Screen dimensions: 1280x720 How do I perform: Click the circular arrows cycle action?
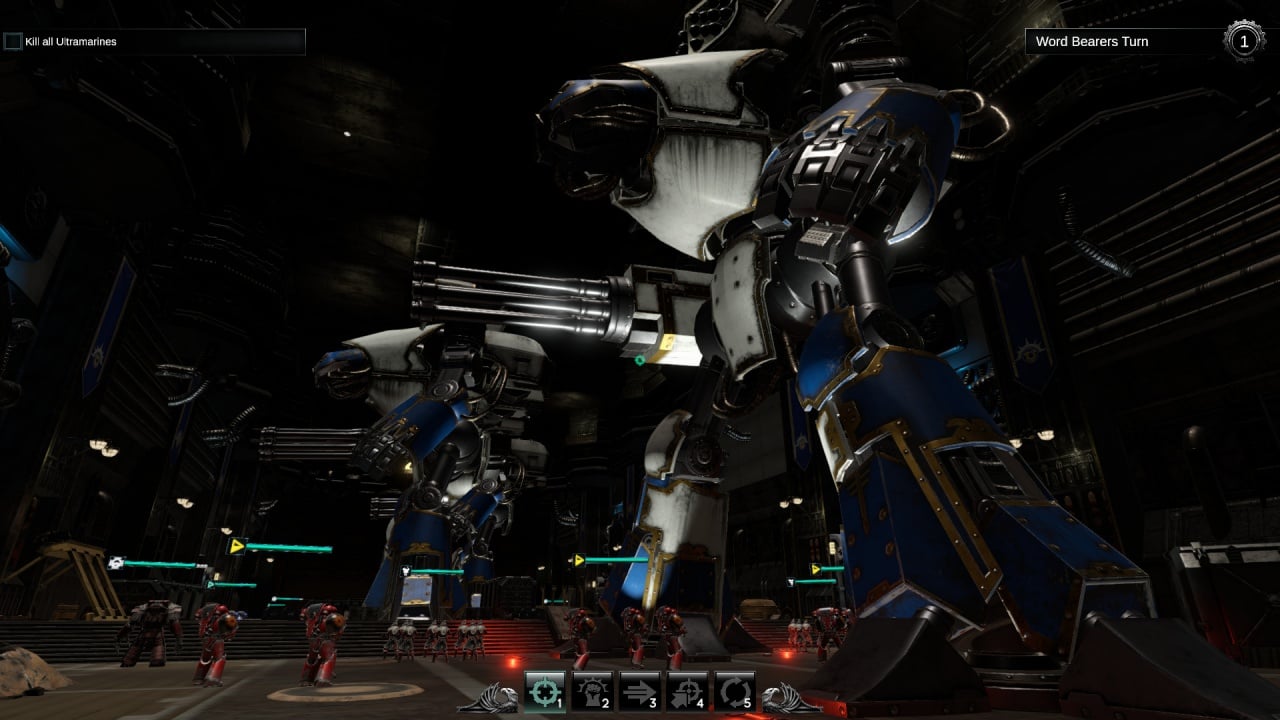(x=734, y=691)
